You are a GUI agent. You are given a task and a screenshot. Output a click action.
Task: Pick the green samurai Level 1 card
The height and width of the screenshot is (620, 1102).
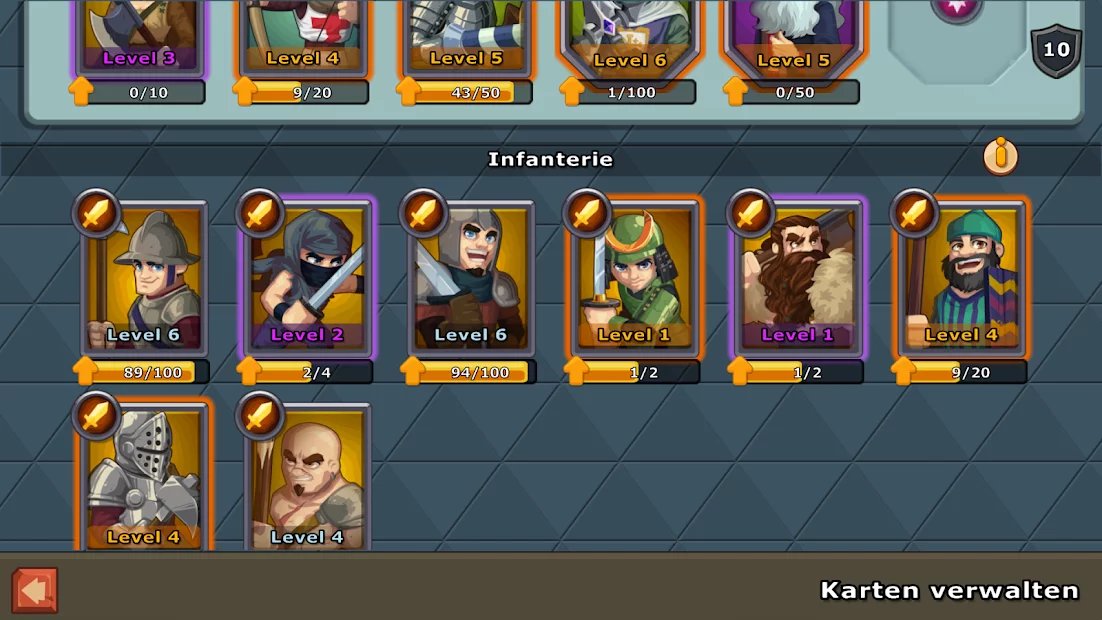(634, 280)
